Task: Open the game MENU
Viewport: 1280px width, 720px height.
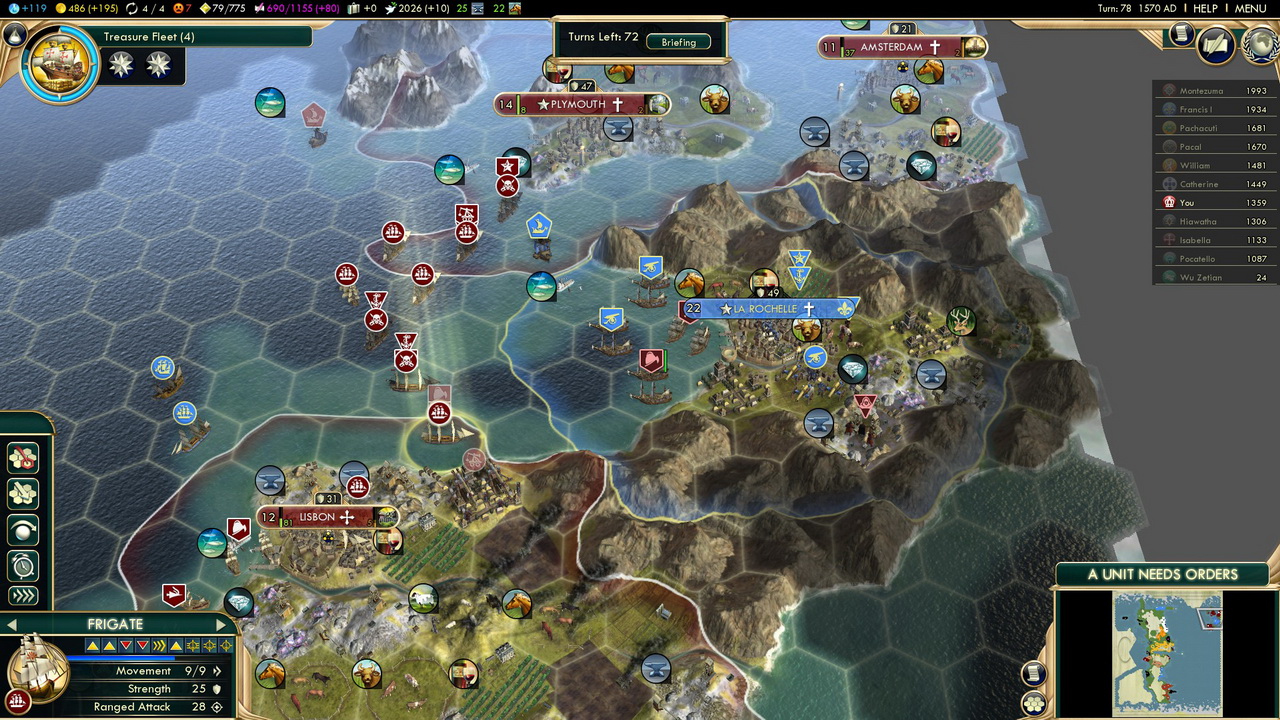Action: 1250,8
